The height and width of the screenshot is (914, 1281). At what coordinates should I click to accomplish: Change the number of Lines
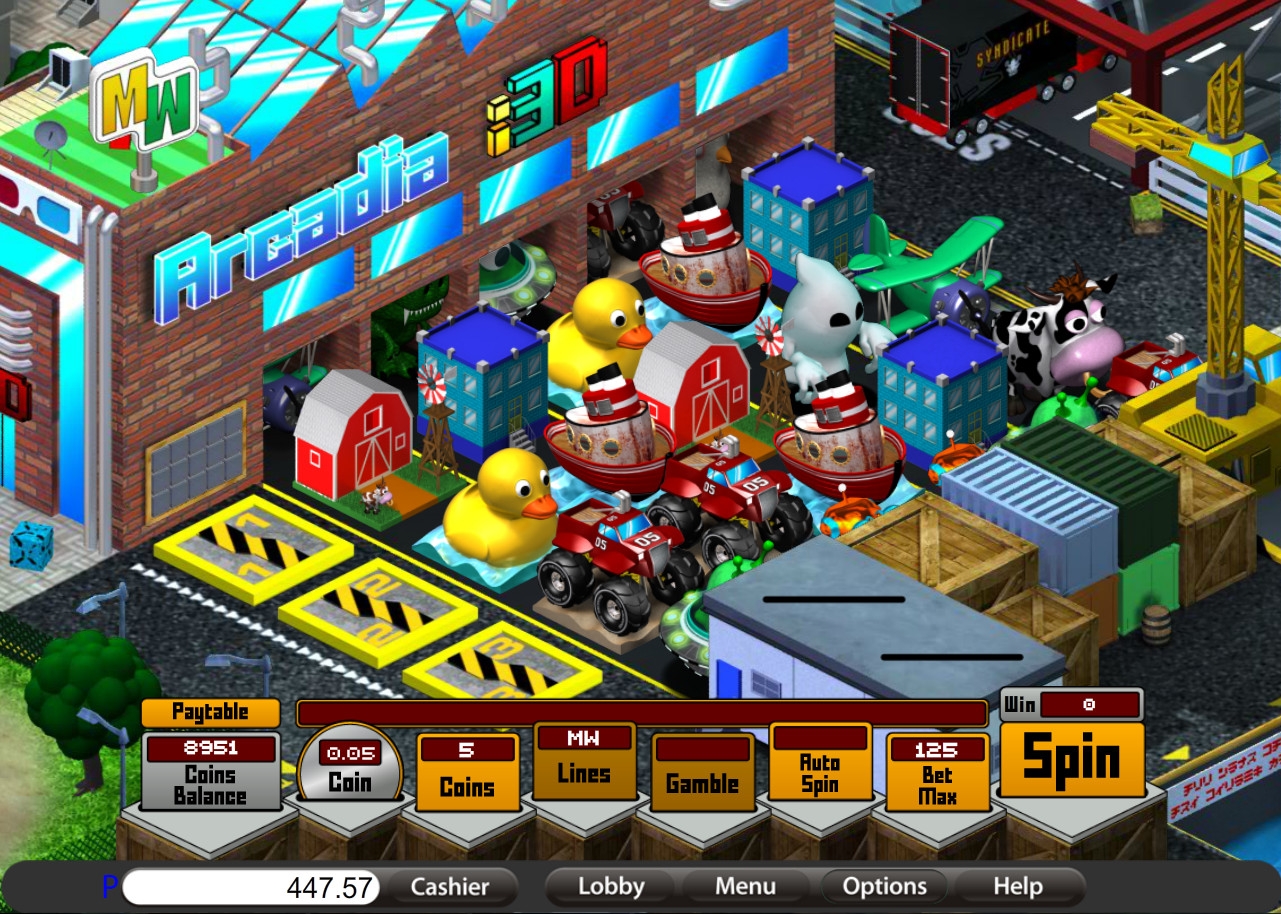(584, 773)
